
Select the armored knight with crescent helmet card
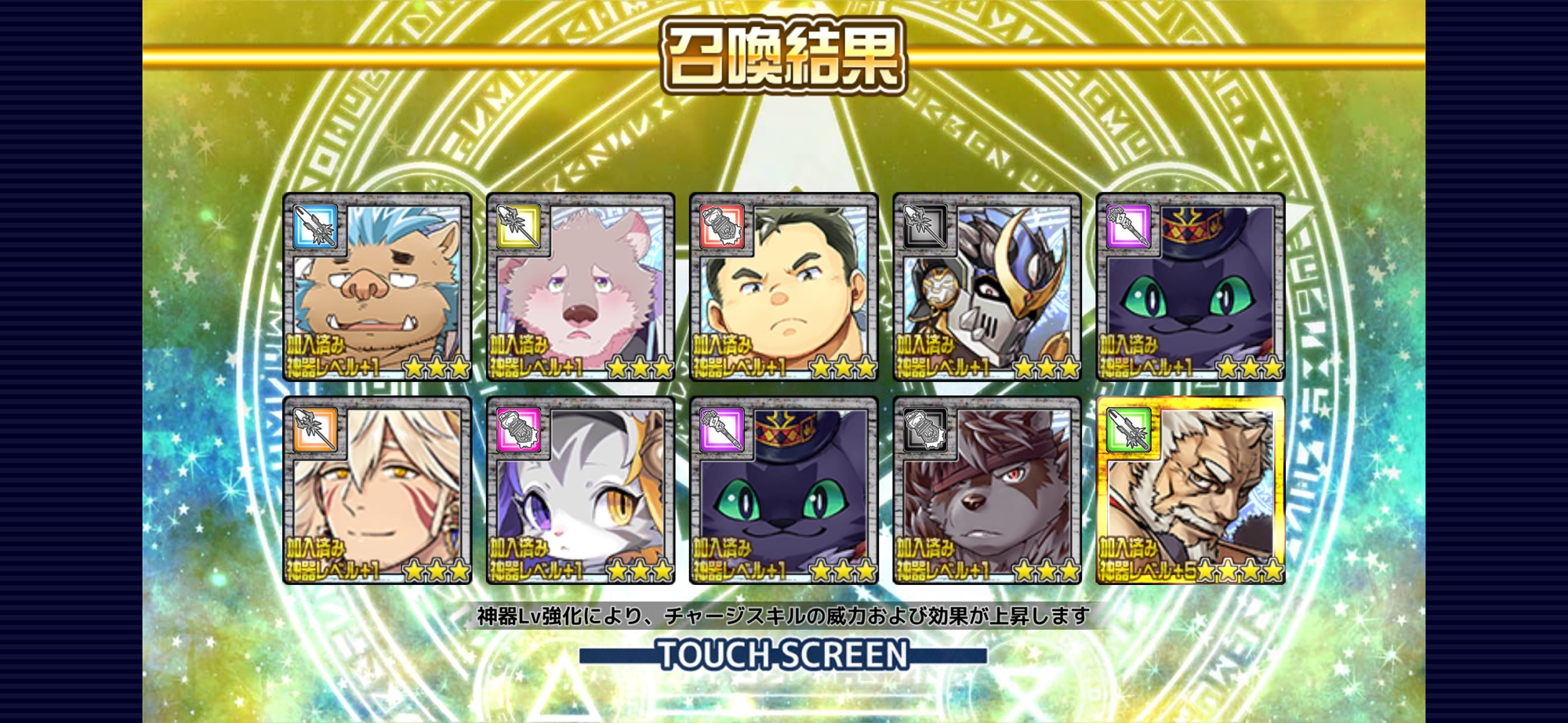pos(986,287)
